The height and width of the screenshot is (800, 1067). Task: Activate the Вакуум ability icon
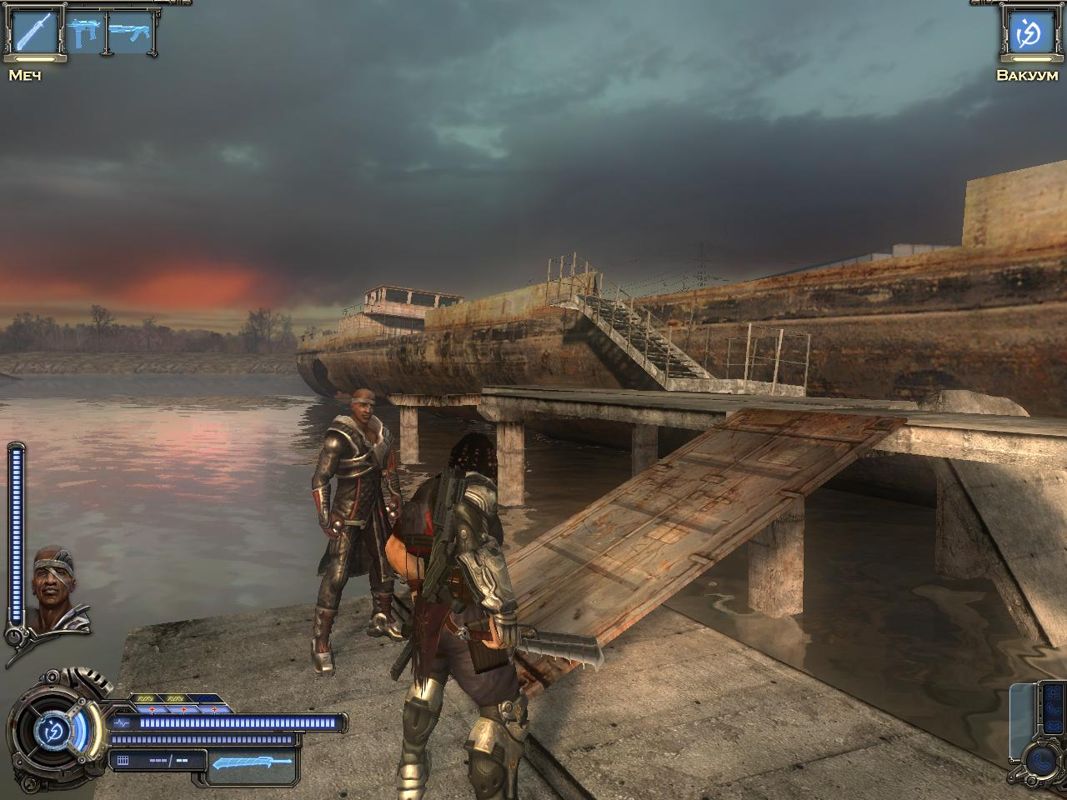(x=1027, y=33)
